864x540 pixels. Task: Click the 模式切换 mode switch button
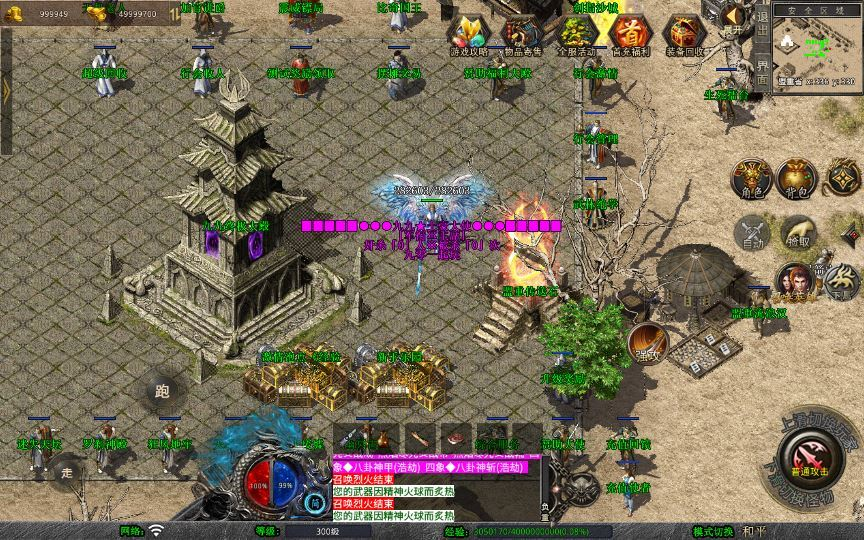tap(714, 531)
